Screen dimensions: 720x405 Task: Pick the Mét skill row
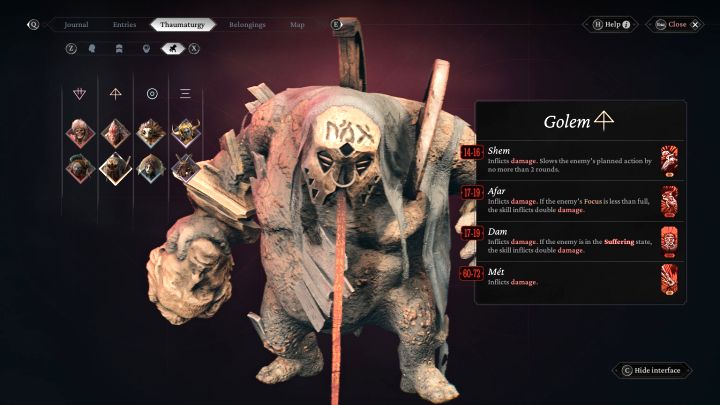[x=573, y=277]
